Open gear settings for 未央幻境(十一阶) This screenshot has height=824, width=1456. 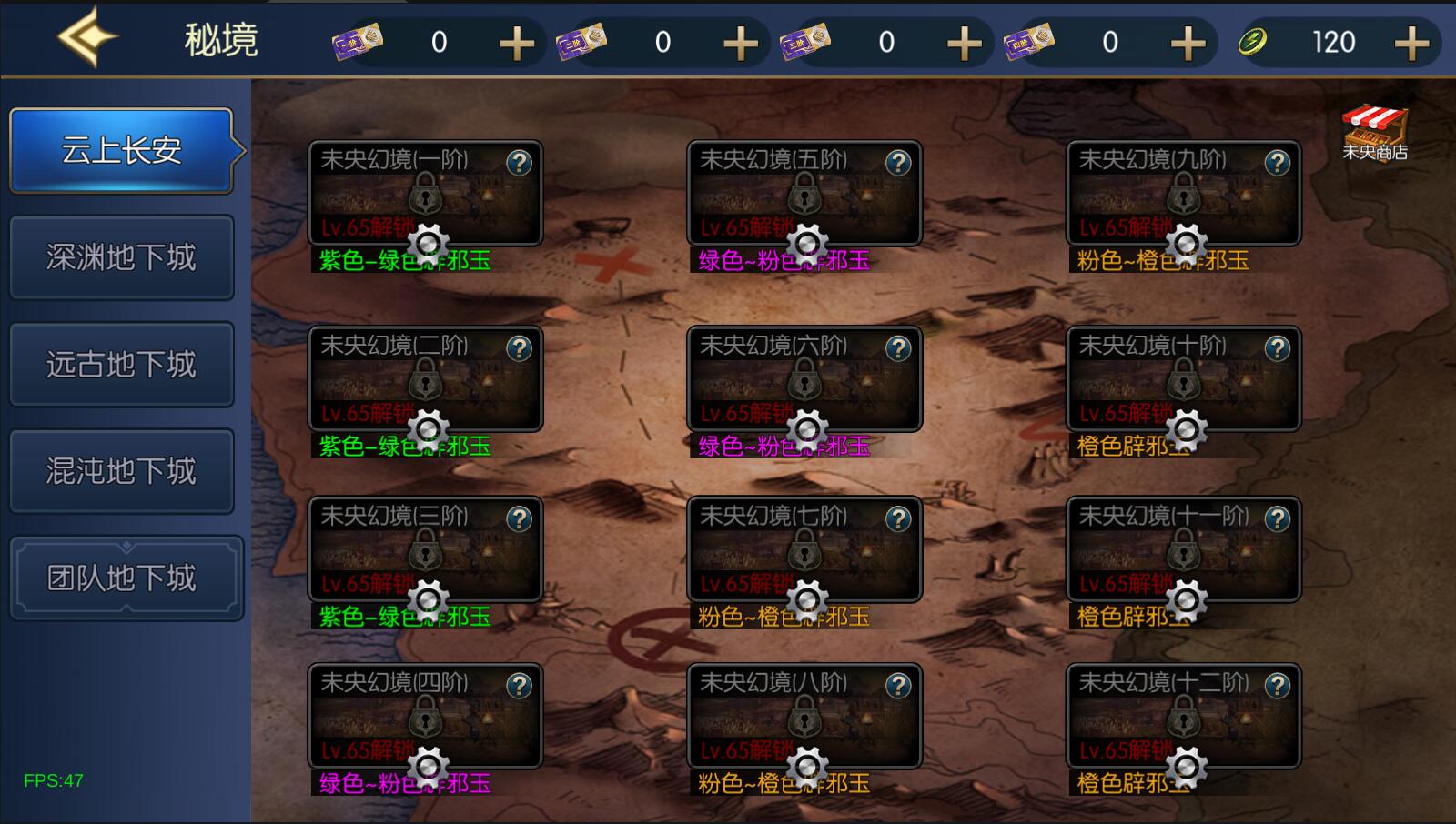coord(1186,599)
